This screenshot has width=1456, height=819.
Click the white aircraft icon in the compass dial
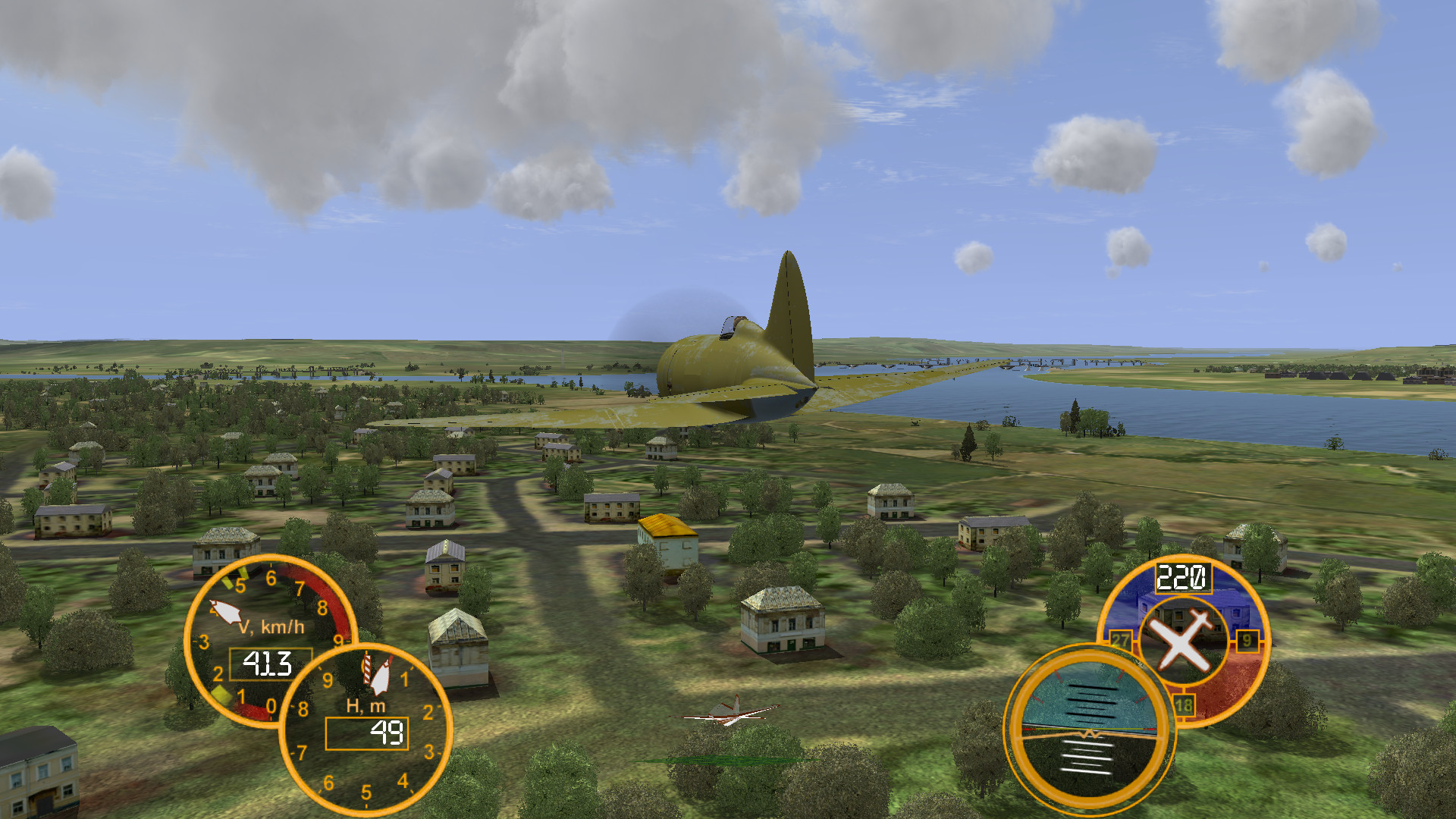[x=1181, y=642]
